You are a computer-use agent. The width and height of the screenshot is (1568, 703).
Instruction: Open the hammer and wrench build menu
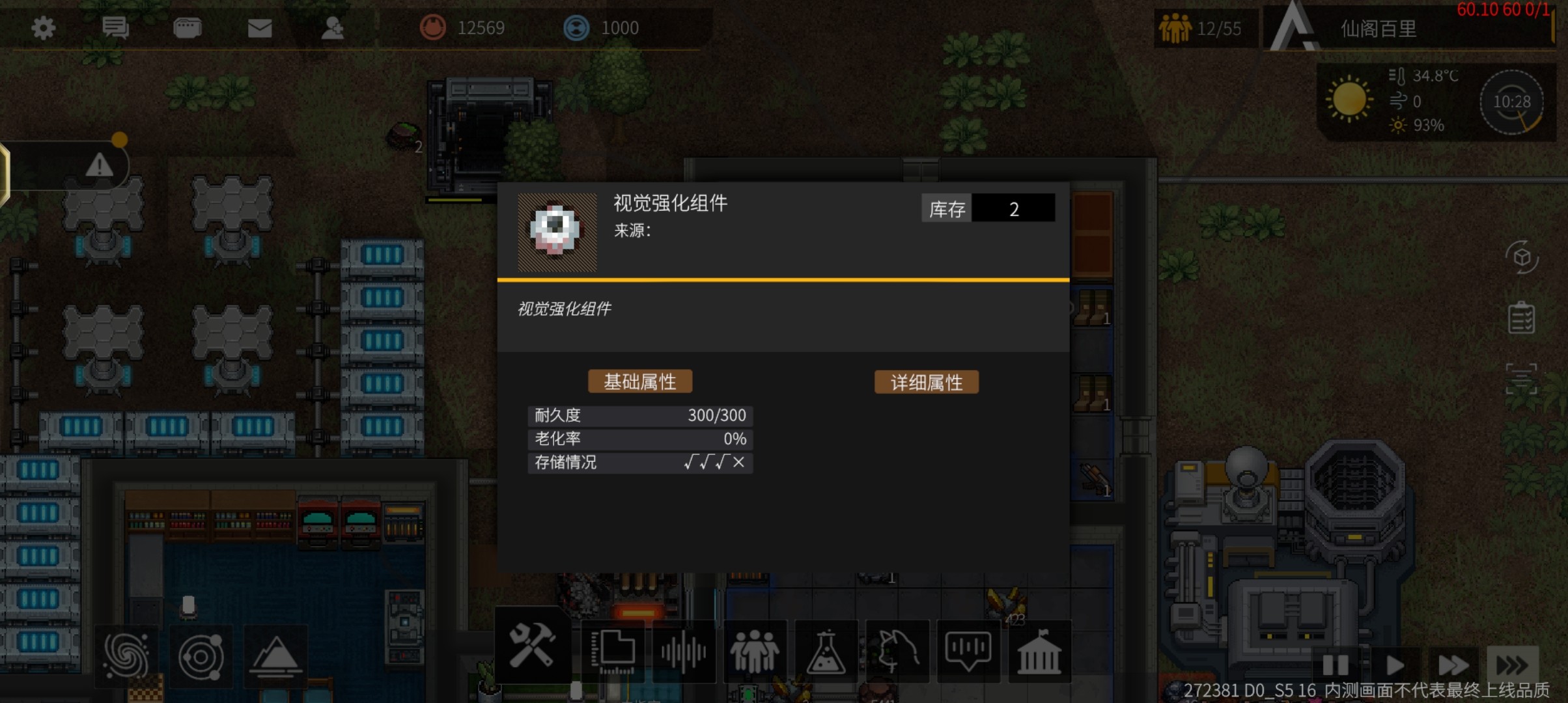(532, 647)
